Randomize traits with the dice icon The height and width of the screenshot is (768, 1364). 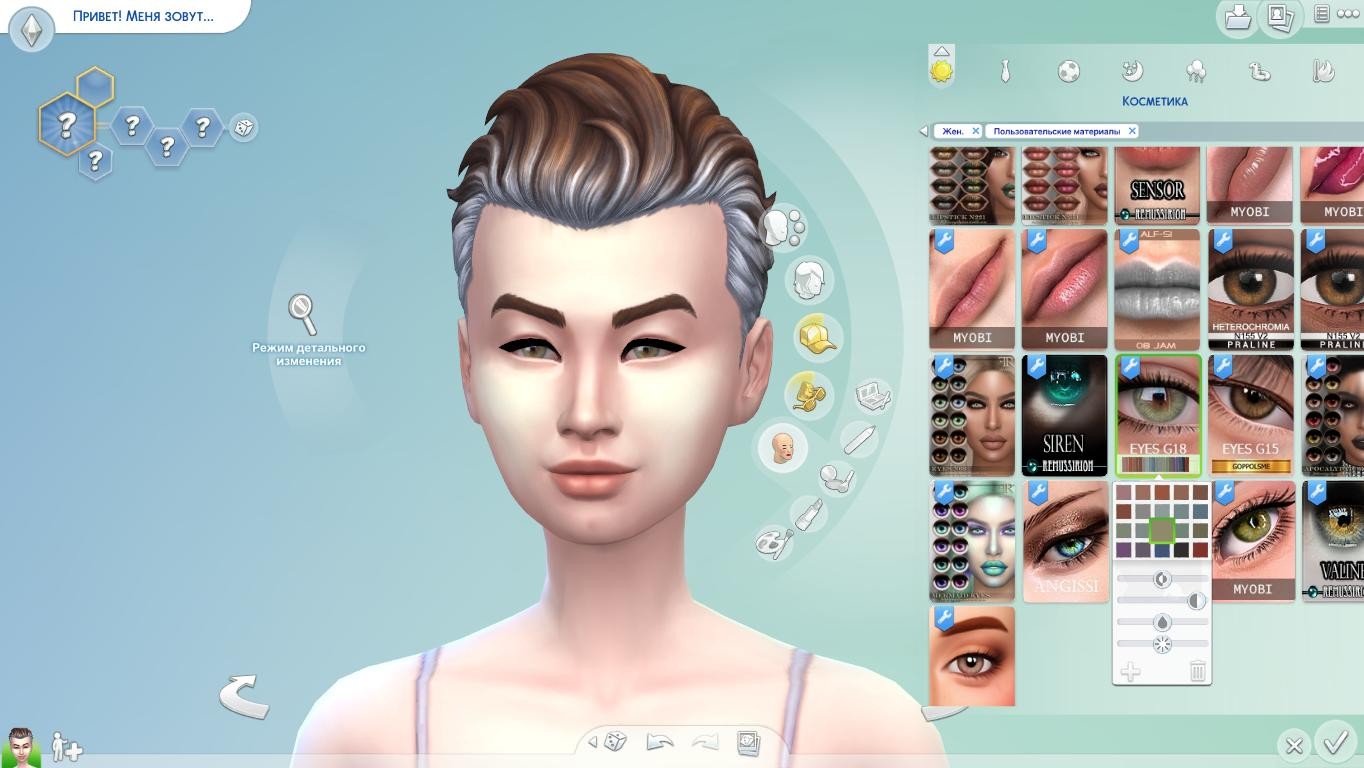coord(243,128)
